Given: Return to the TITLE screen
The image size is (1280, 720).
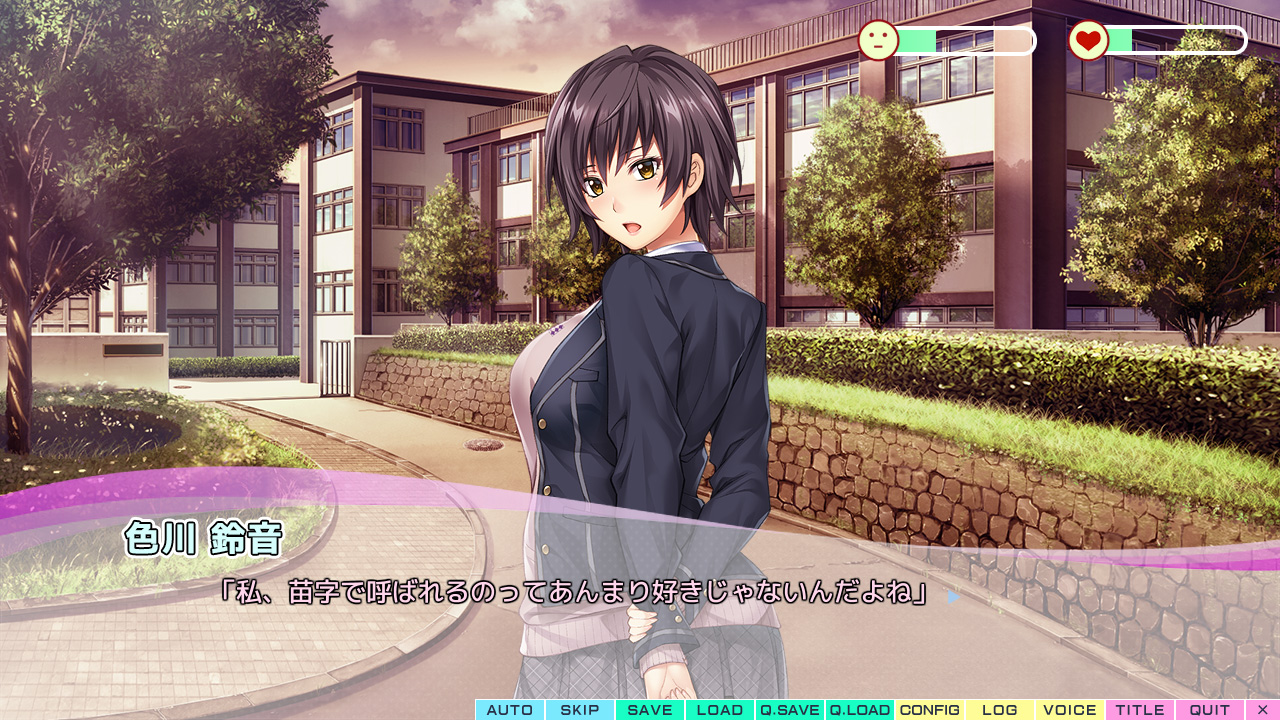Looking at the screenshot, I should tap(1140, 710).
